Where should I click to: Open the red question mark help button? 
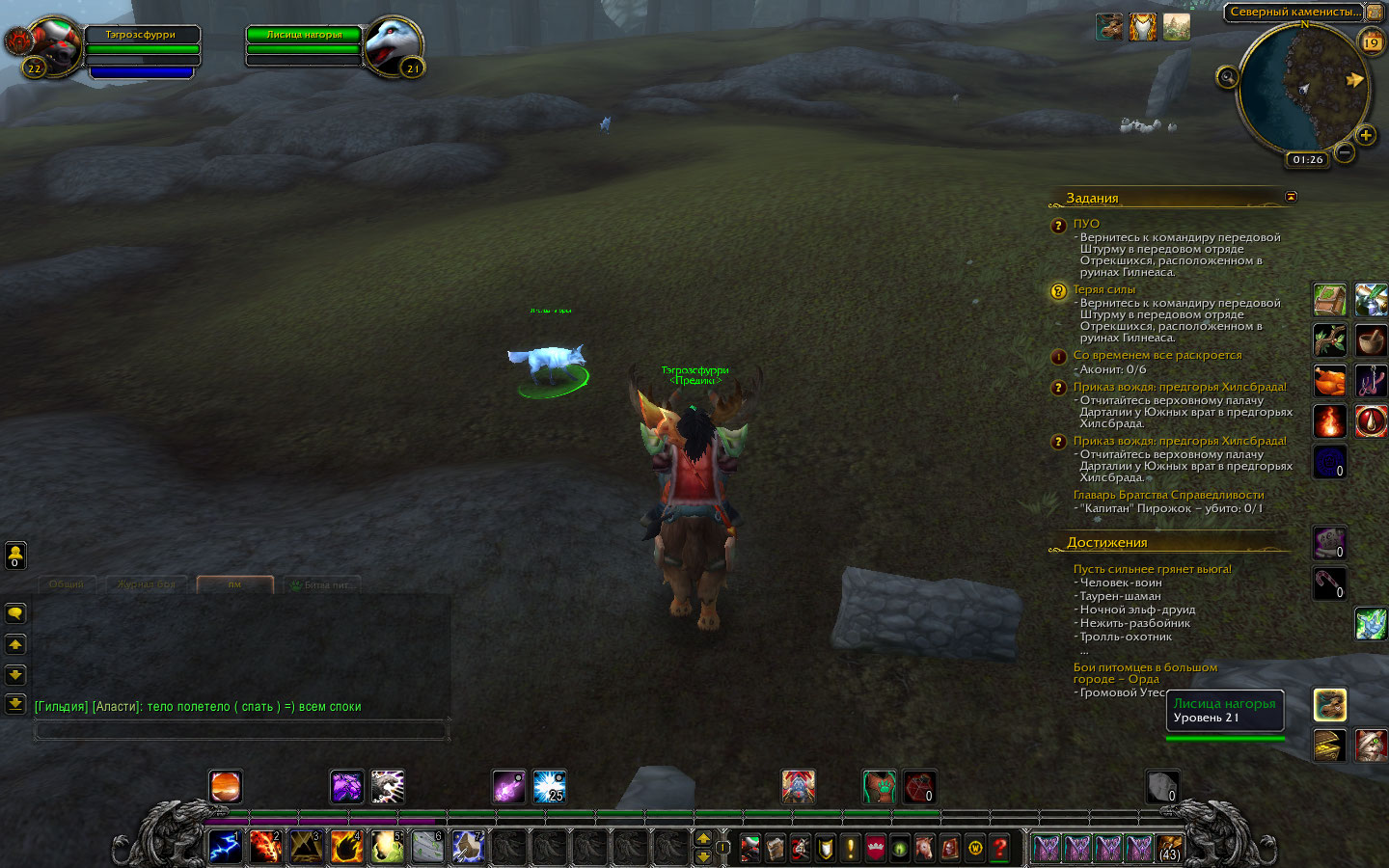(x=1000, y=848)
